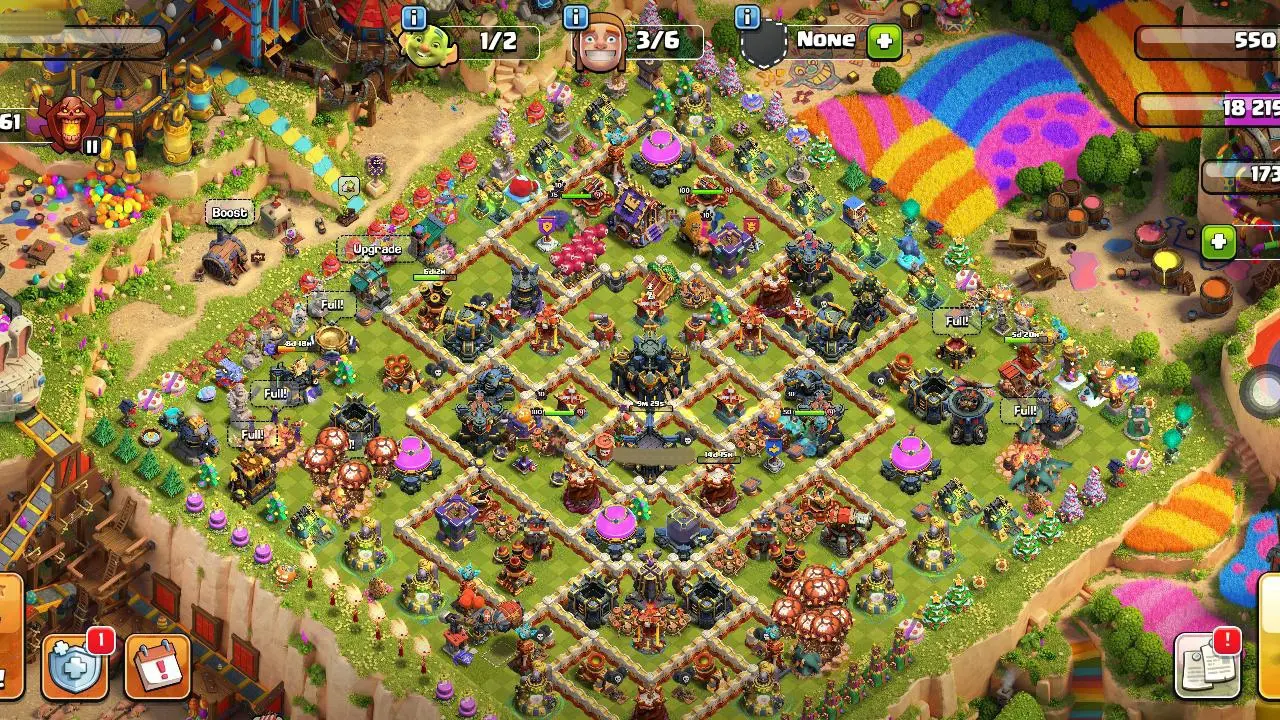Tap the Upgrade label on the building
Viewport: 1280px width, 720px height.
[x=375, y=248]
